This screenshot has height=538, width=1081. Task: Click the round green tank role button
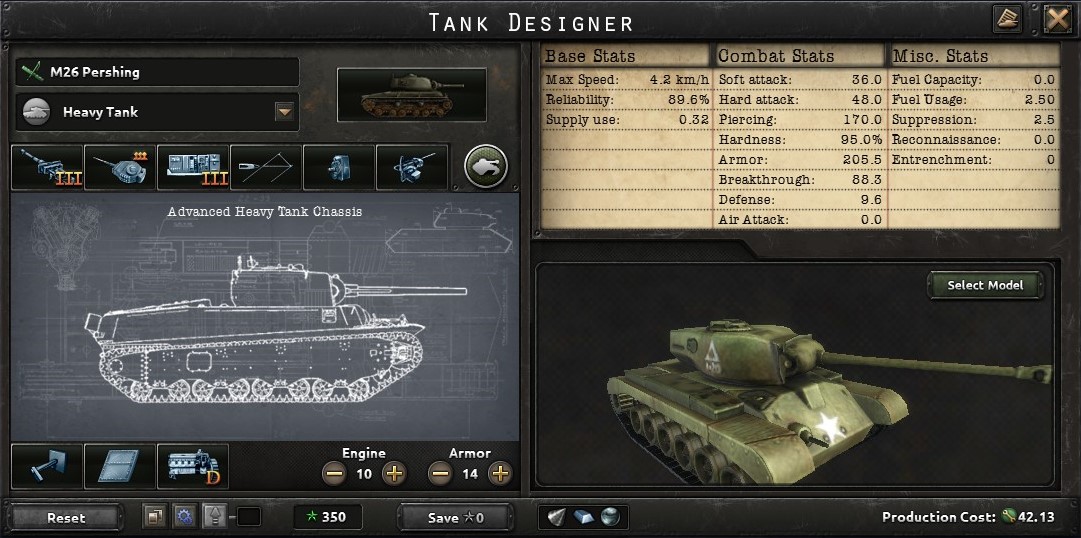(486, 167)
